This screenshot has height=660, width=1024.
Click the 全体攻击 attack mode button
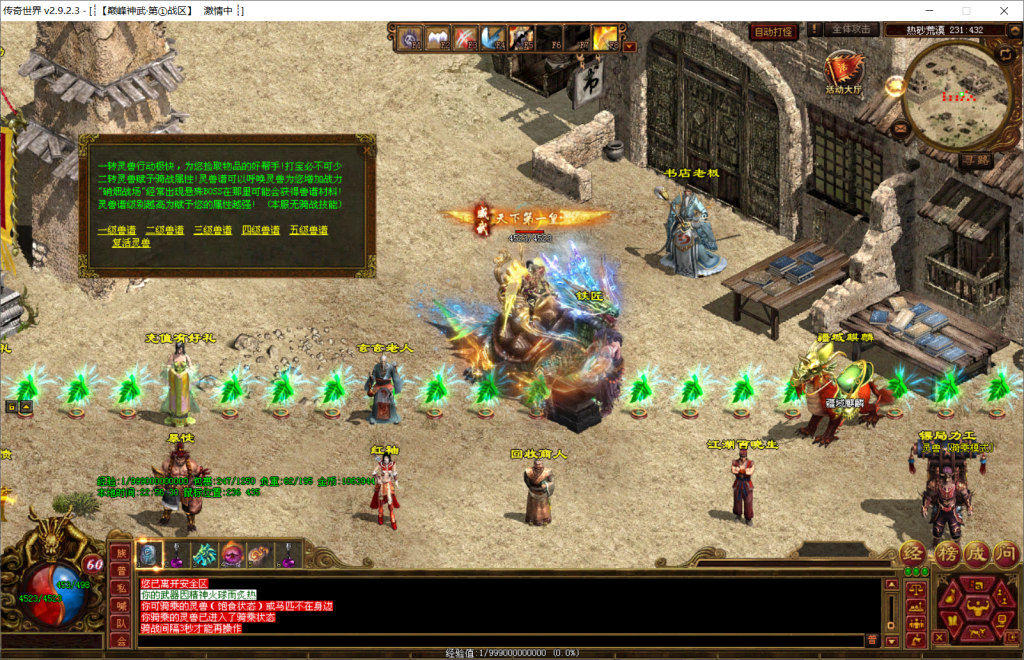pos(851,30)
